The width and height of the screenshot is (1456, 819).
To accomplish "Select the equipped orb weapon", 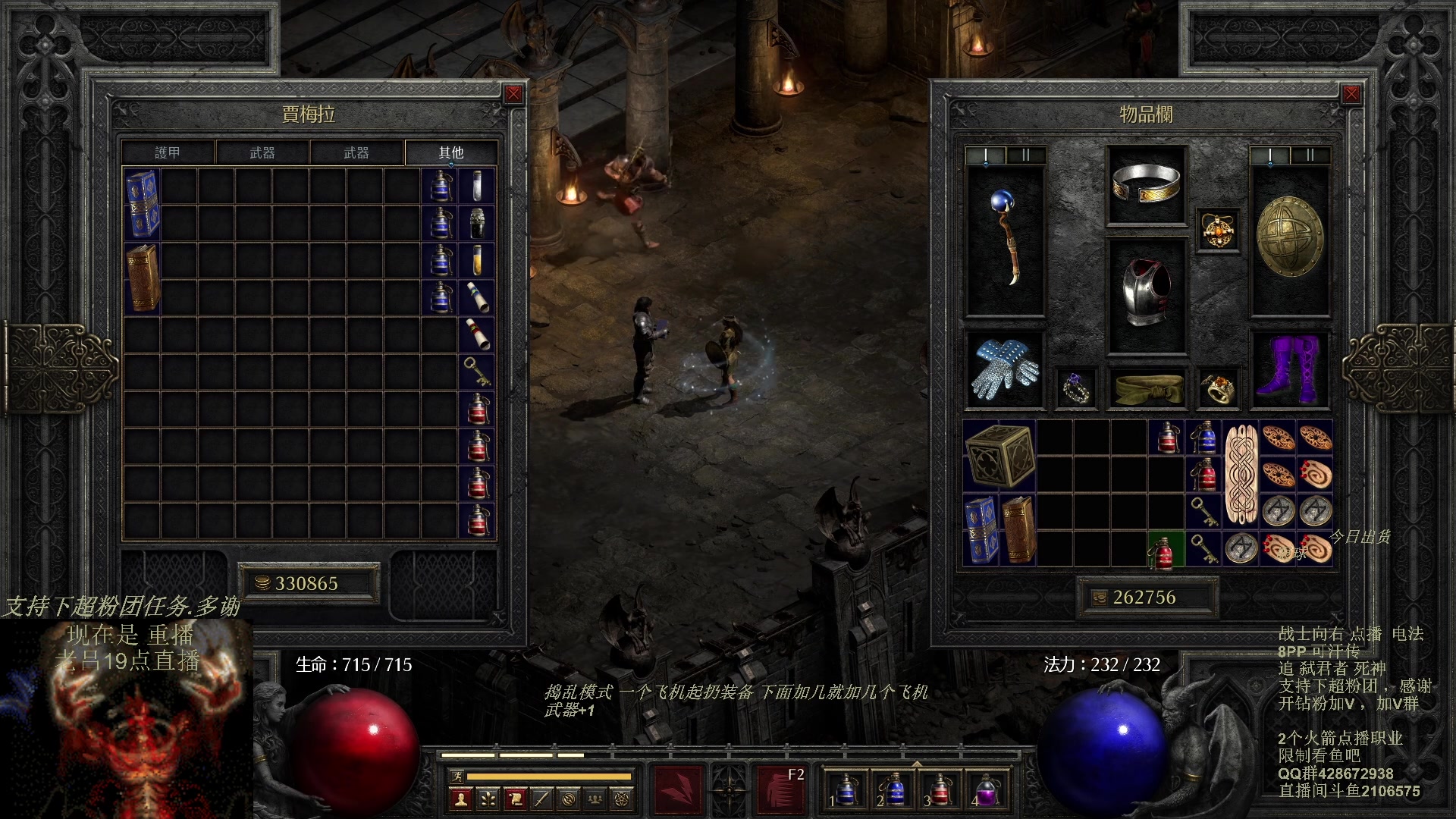I will coord(1005,239).
